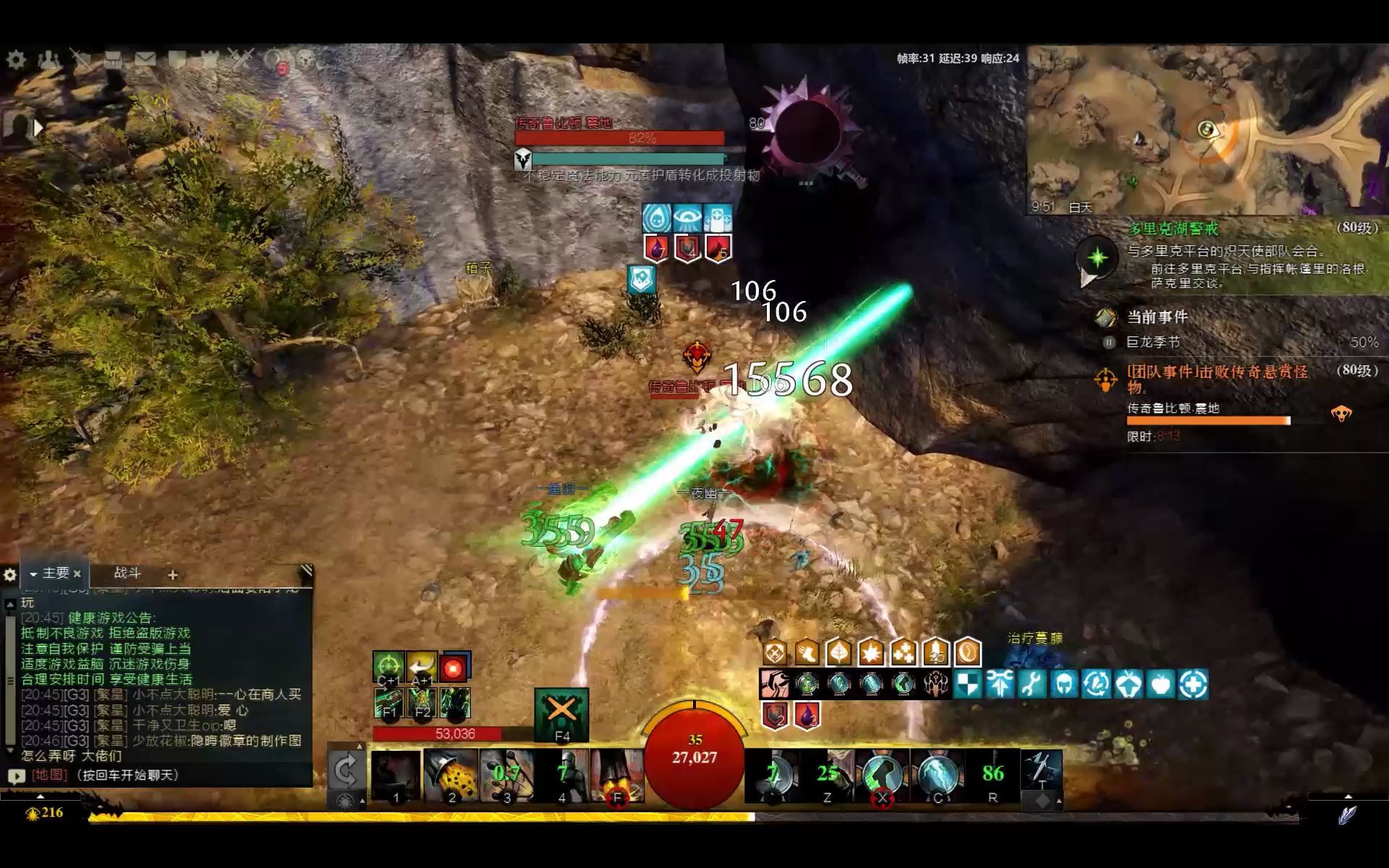Open the mail envelope icon

[x=145, y=59]
